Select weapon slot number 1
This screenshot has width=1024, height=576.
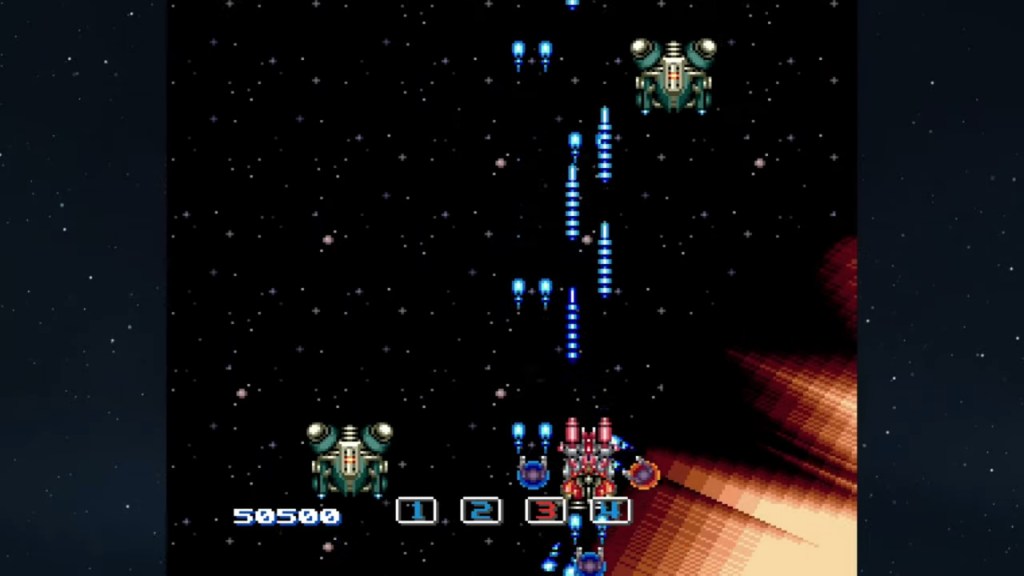pyautogui.click(x=416, y=511)
